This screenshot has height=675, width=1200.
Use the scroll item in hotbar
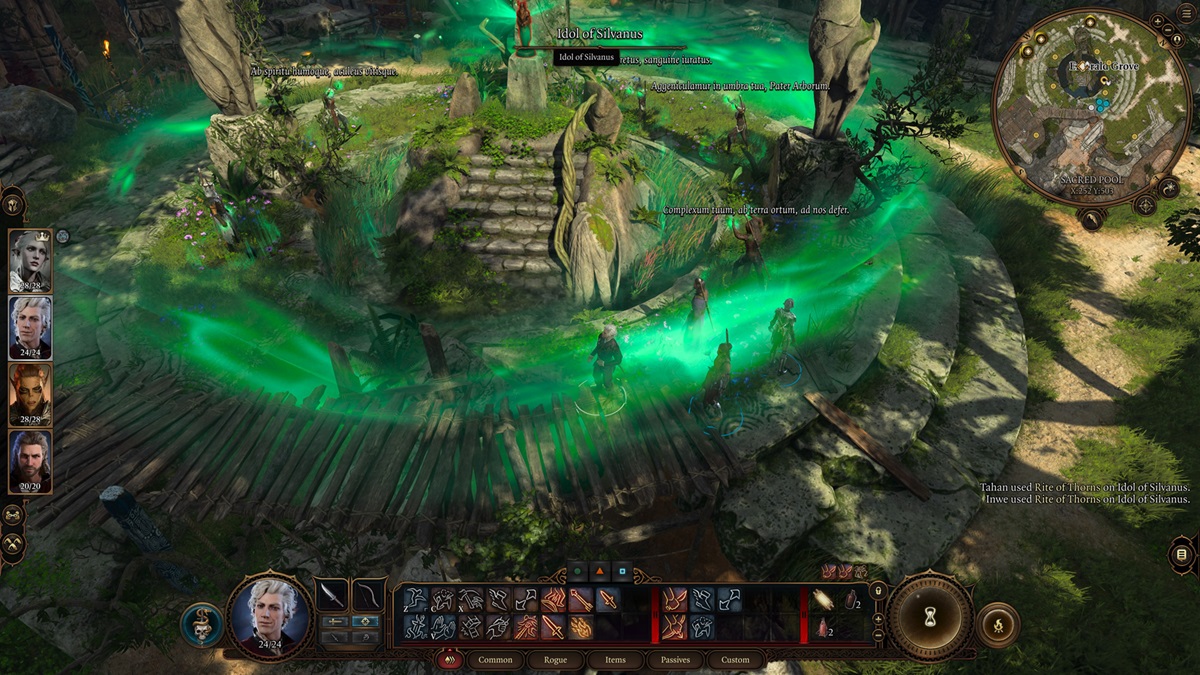tap(825, 599)
